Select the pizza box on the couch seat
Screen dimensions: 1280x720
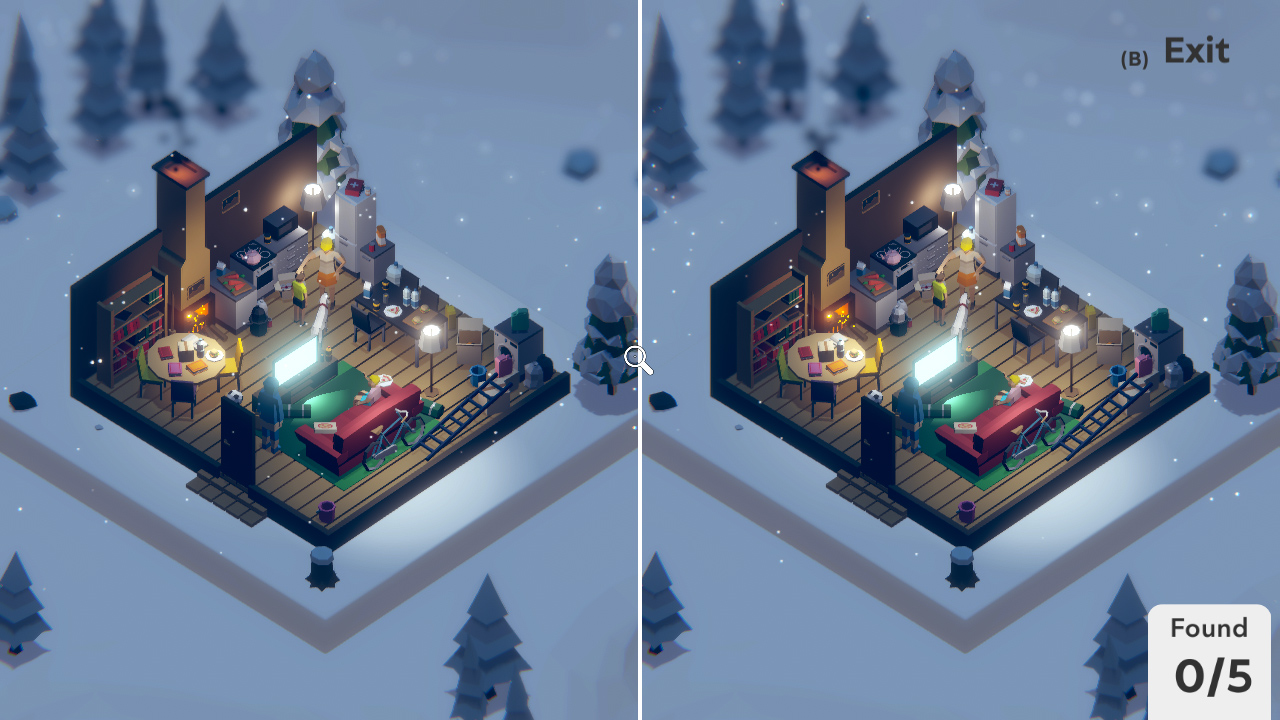tap(326, 426)
